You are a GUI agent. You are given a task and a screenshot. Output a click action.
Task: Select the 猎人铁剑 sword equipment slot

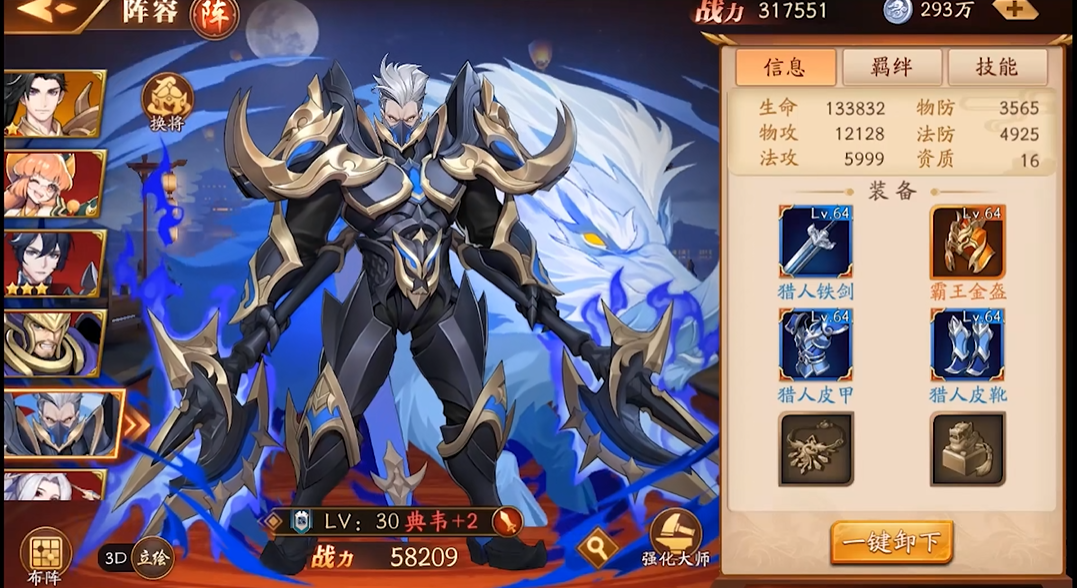point(815,242)
